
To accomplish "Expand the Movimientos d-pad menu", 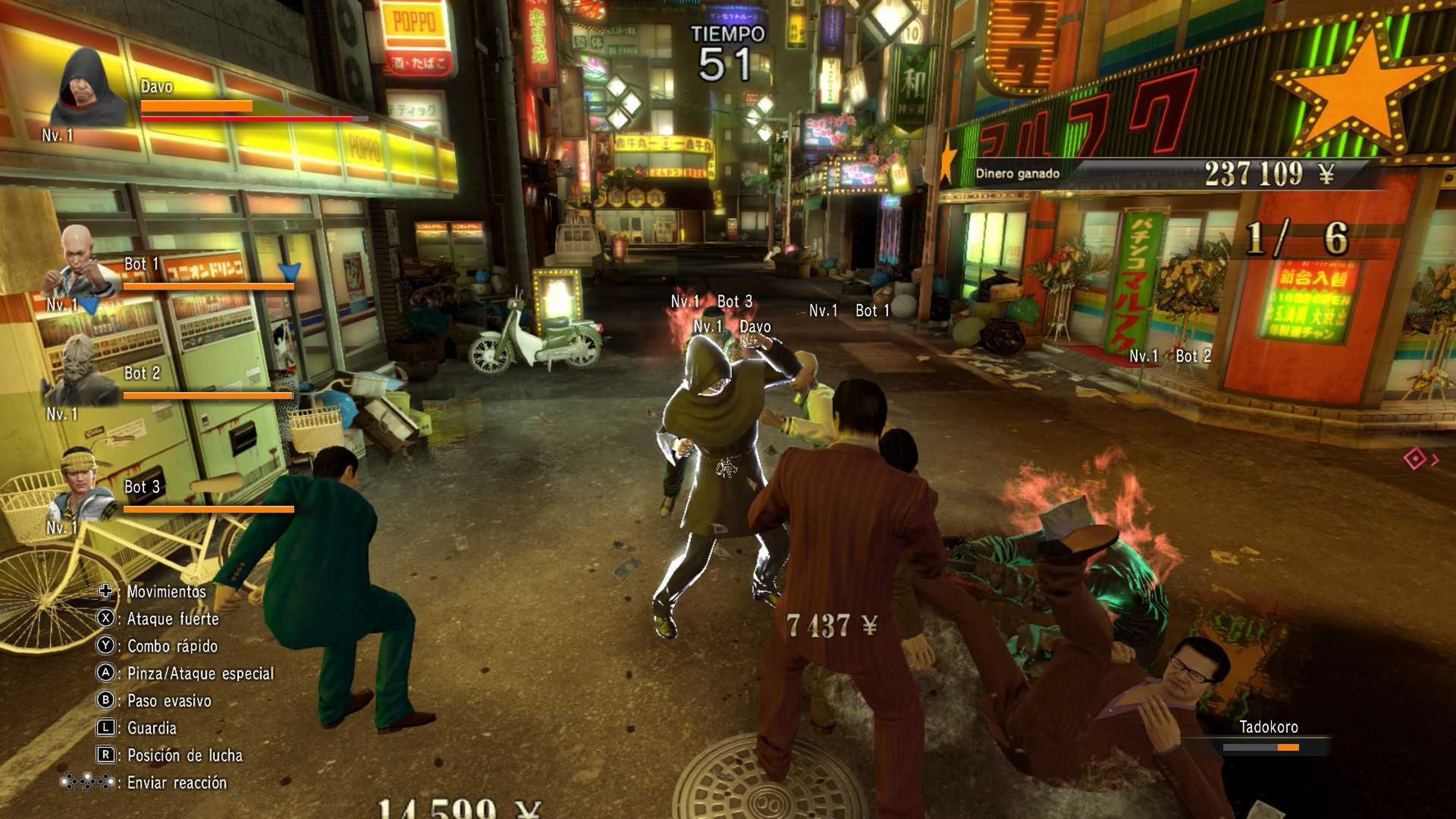I will coord(107,592).
